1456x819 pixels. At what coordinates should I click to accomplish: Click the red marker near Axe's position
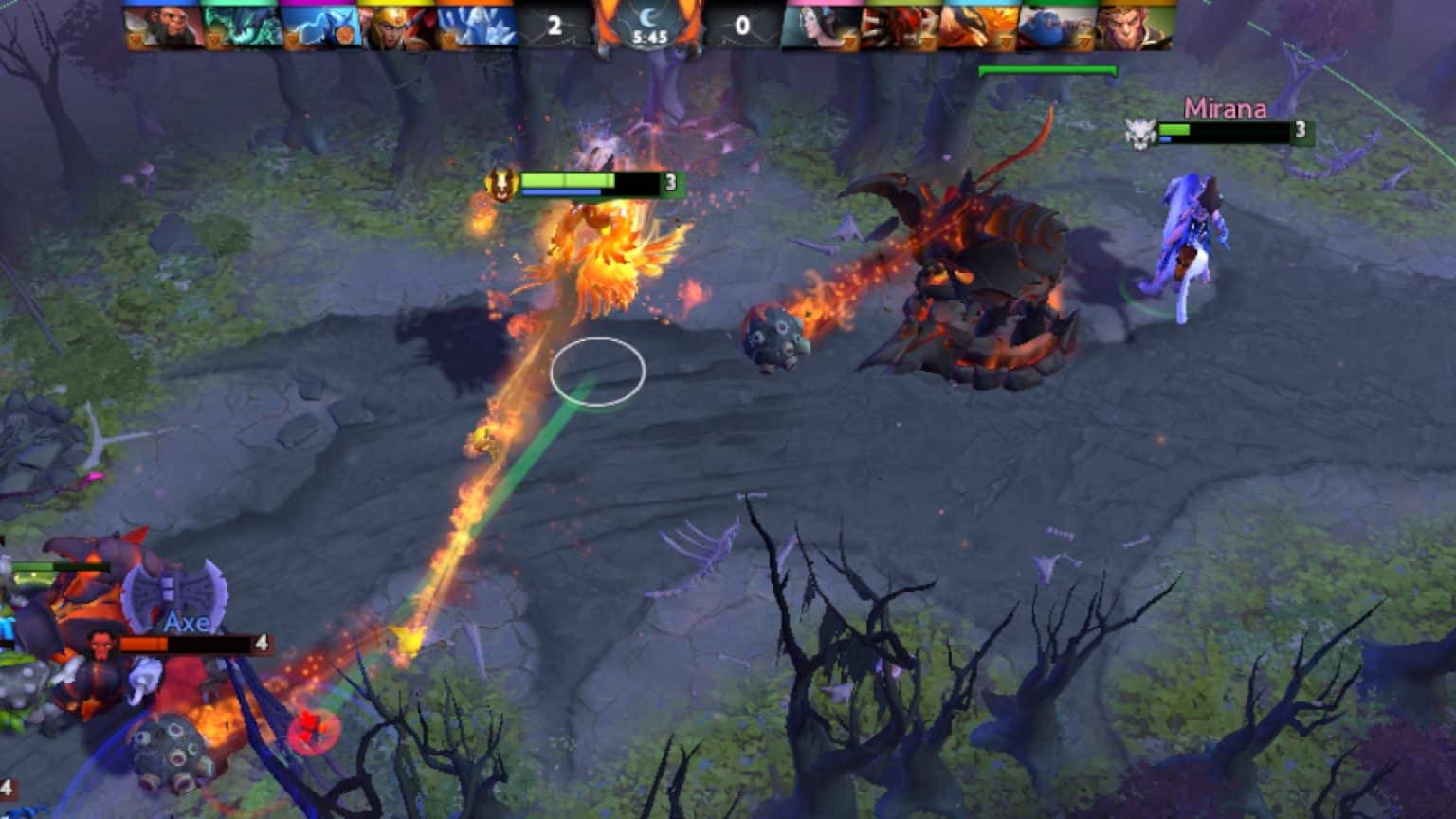[x=316, y=729]
